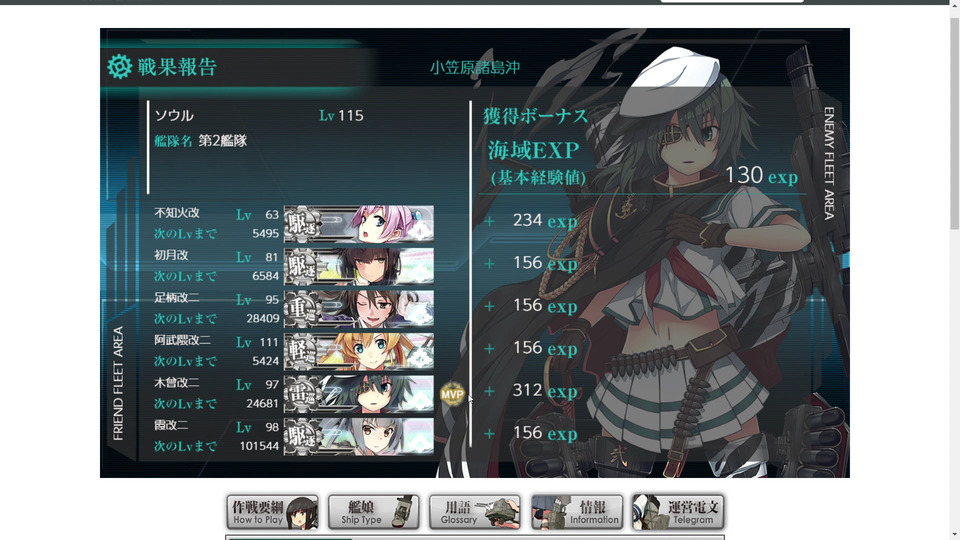Select 初月改 ship banner

click(x=359, y=266)
